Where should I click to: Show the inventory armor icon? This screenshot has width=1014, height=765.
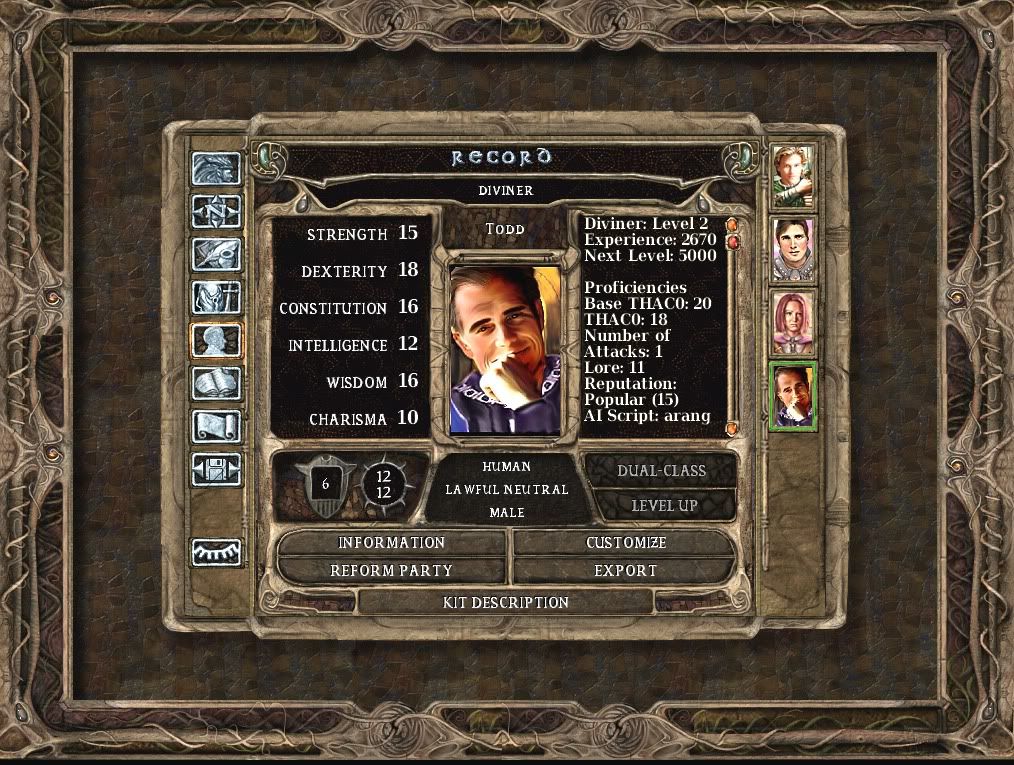[x=216, y=297]
